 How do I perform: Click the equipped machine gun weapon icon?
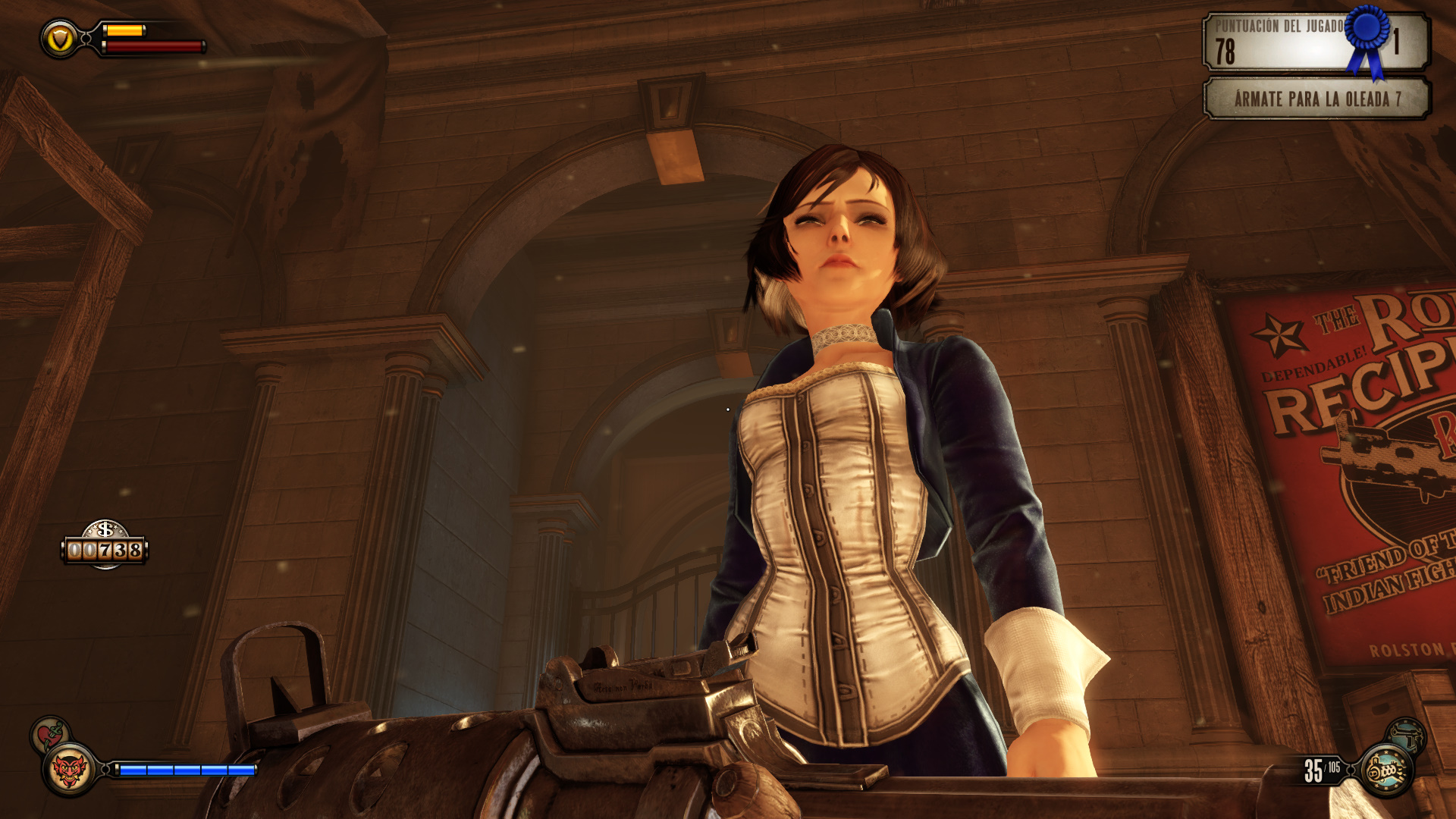click(x=1387, y=770)
